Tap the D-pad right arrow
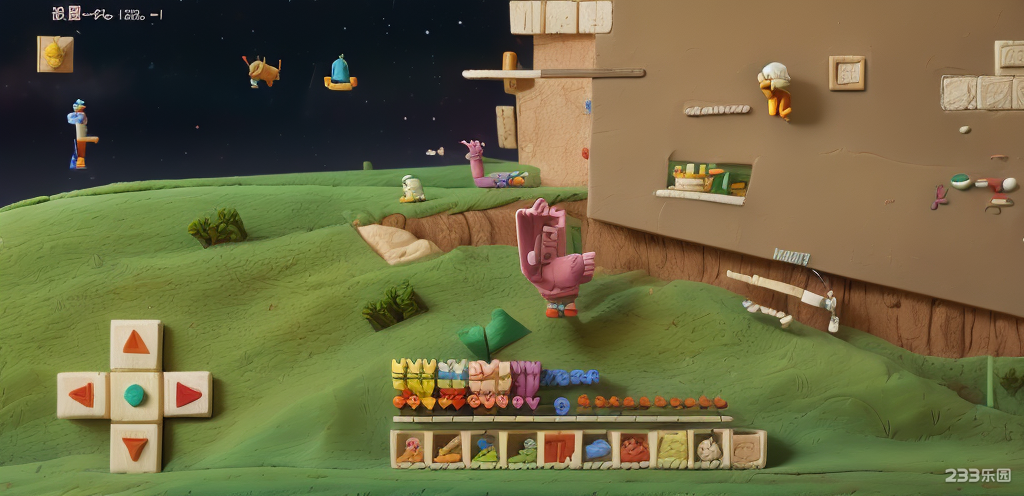1024x496 pixels. coord(188,394)
